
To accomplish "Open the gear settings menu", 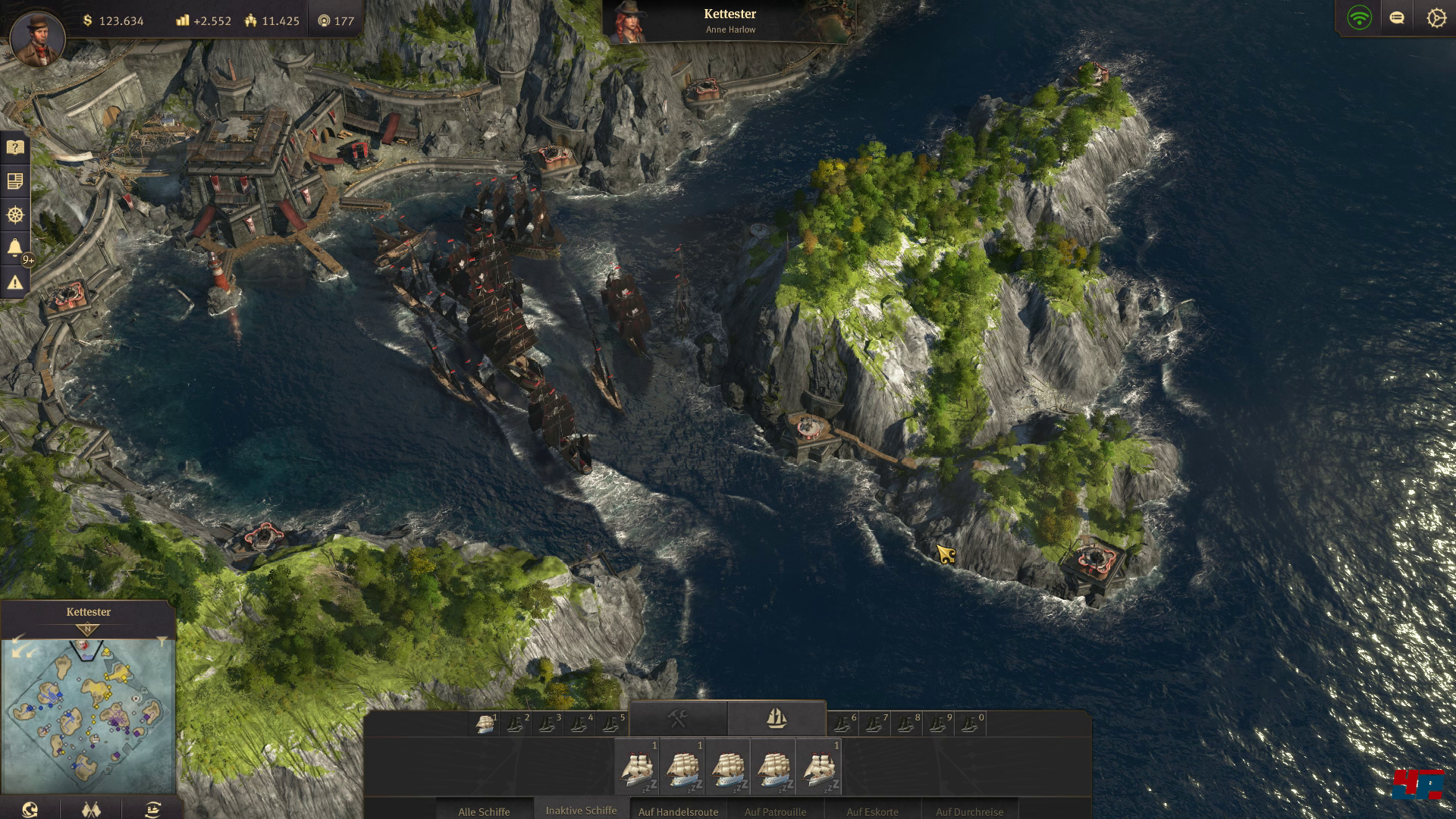I will [1436, 18].
